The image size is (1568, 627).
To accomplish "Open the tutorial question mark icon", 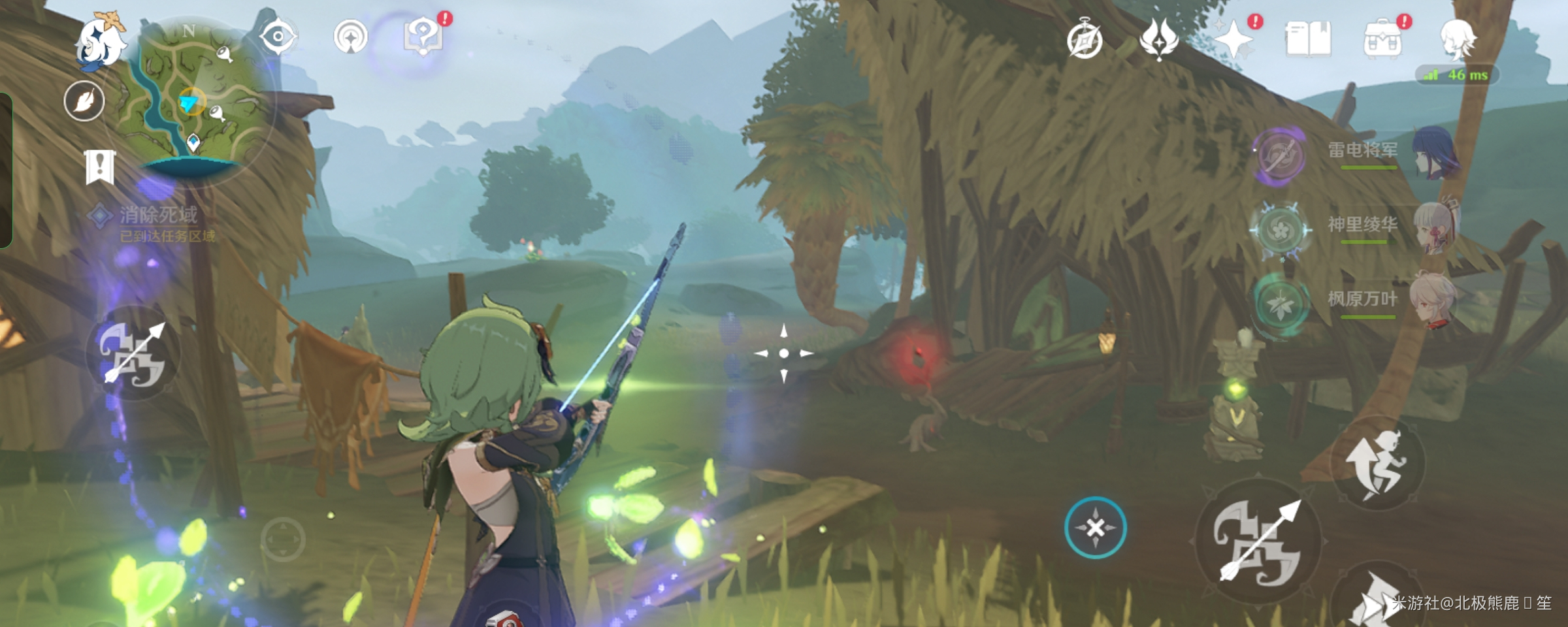I will tap(423, 37).
